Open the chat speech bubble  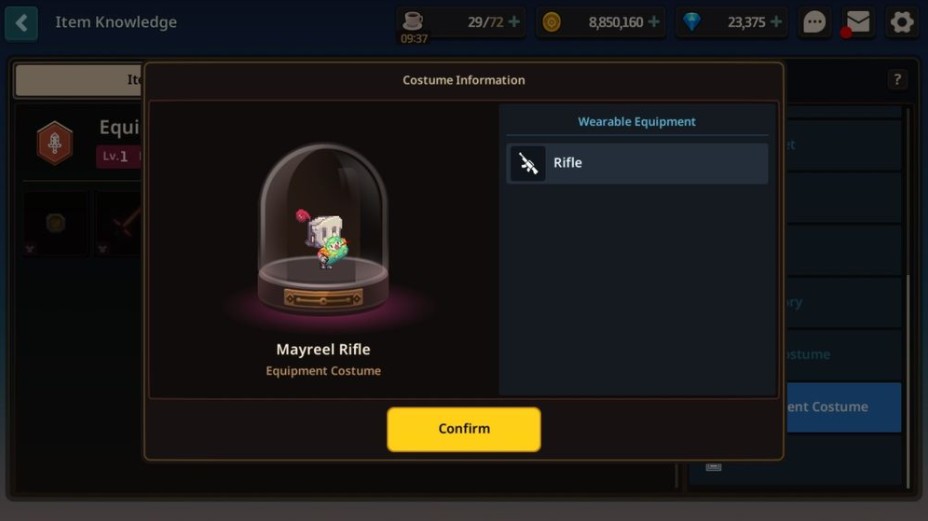815,22
